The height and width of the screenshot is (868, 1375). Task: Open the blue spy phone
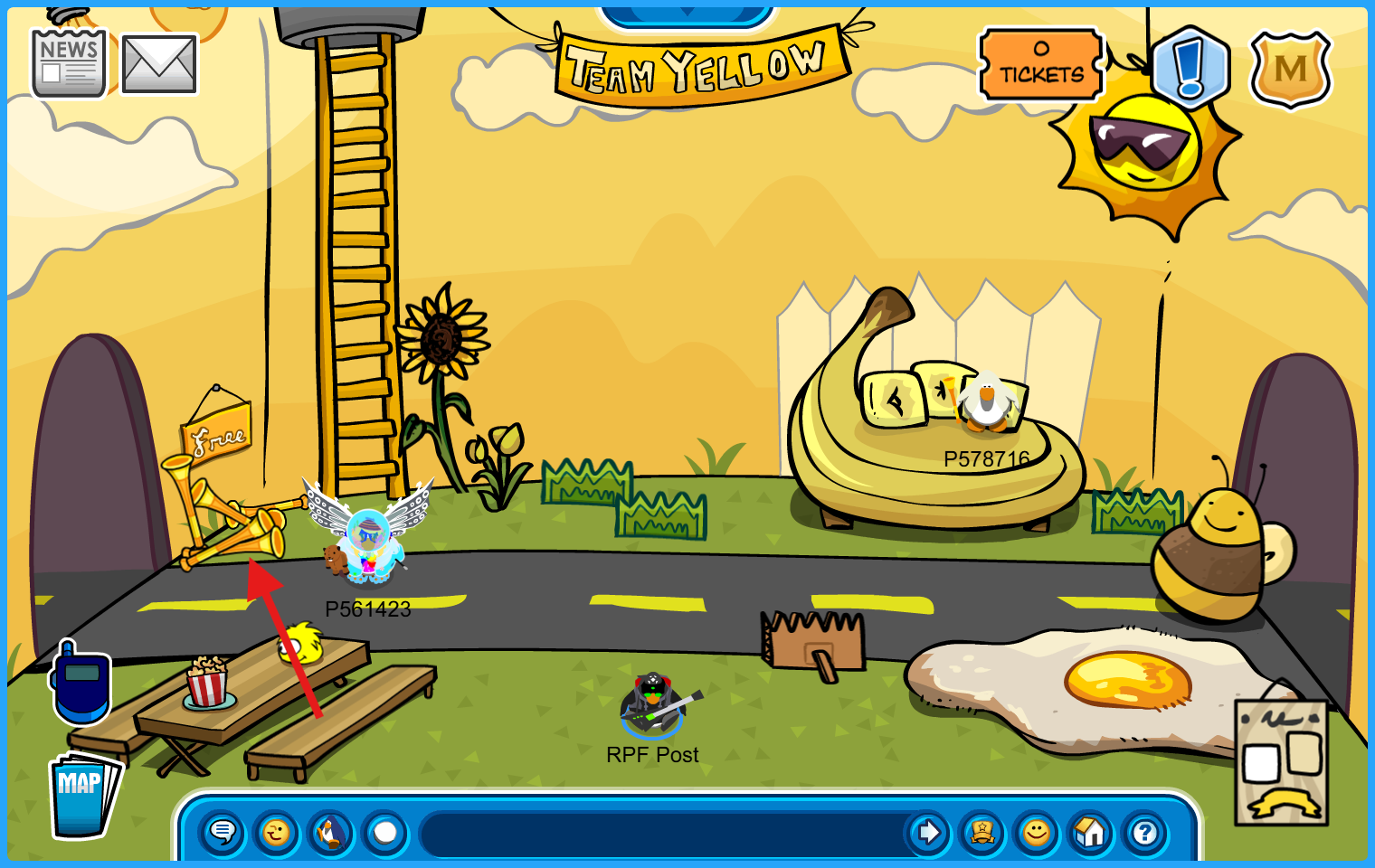pyautogui.click(x=81, y=683)
